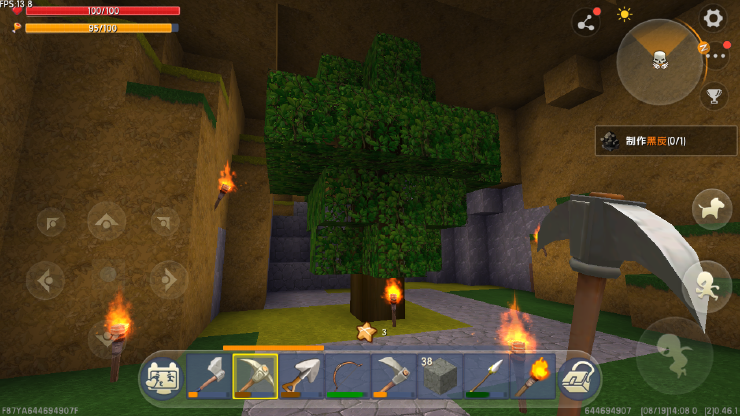The height and width of the screenshot is (416, 740).
Task: Open the crafting guide at hotbar's left end
Action: (162, 377)
